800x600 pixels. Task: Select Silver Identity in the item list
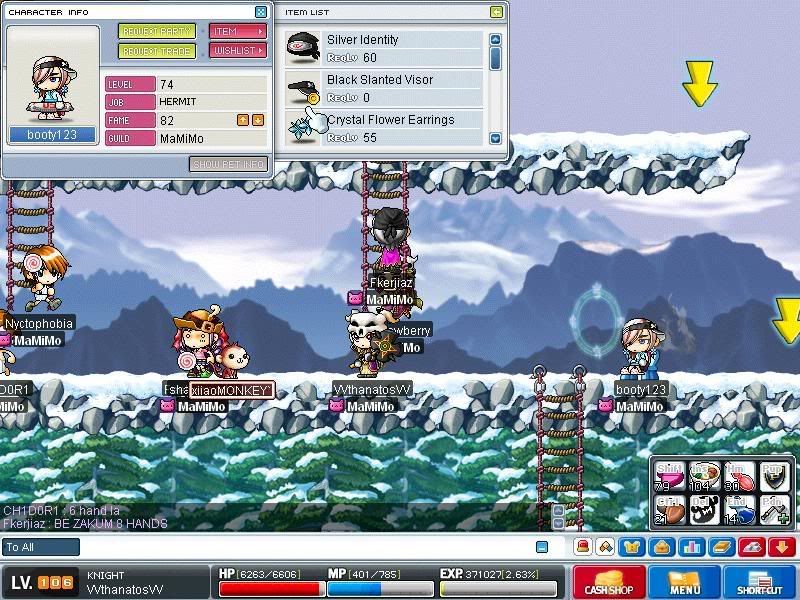(384, 48)
